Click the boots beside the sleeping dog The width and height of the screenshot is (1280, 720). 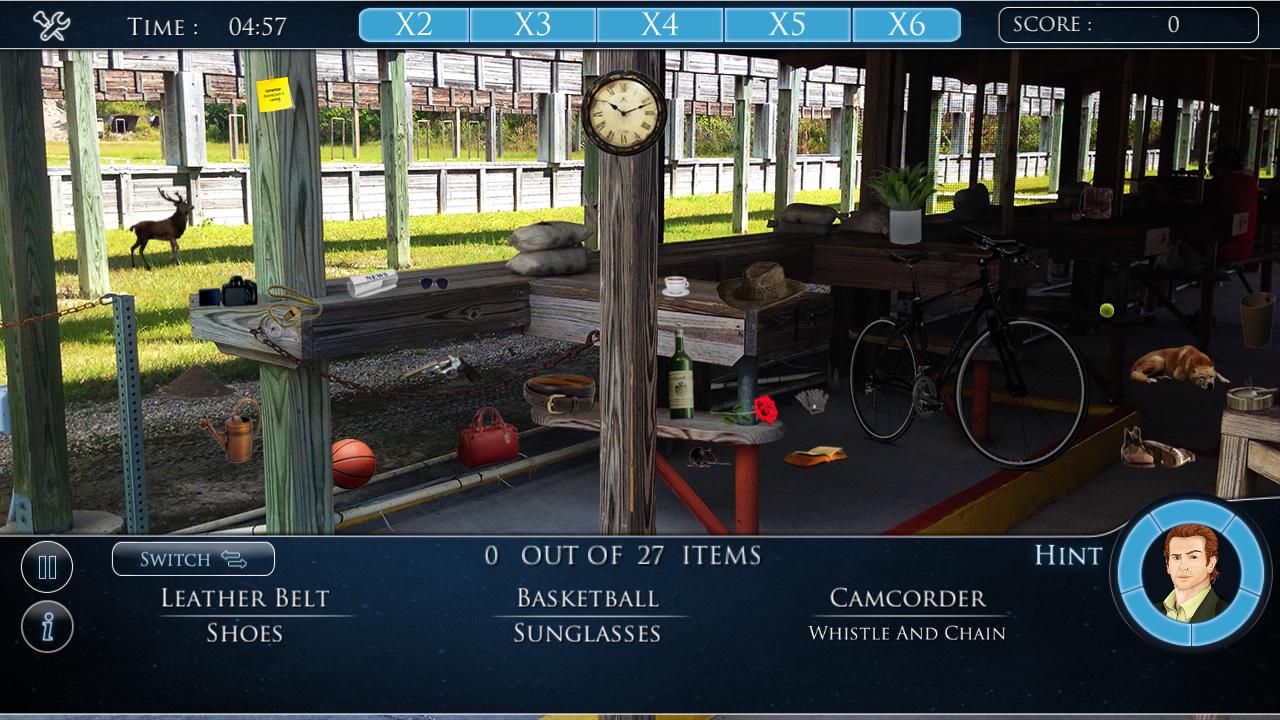[1143, 450]
